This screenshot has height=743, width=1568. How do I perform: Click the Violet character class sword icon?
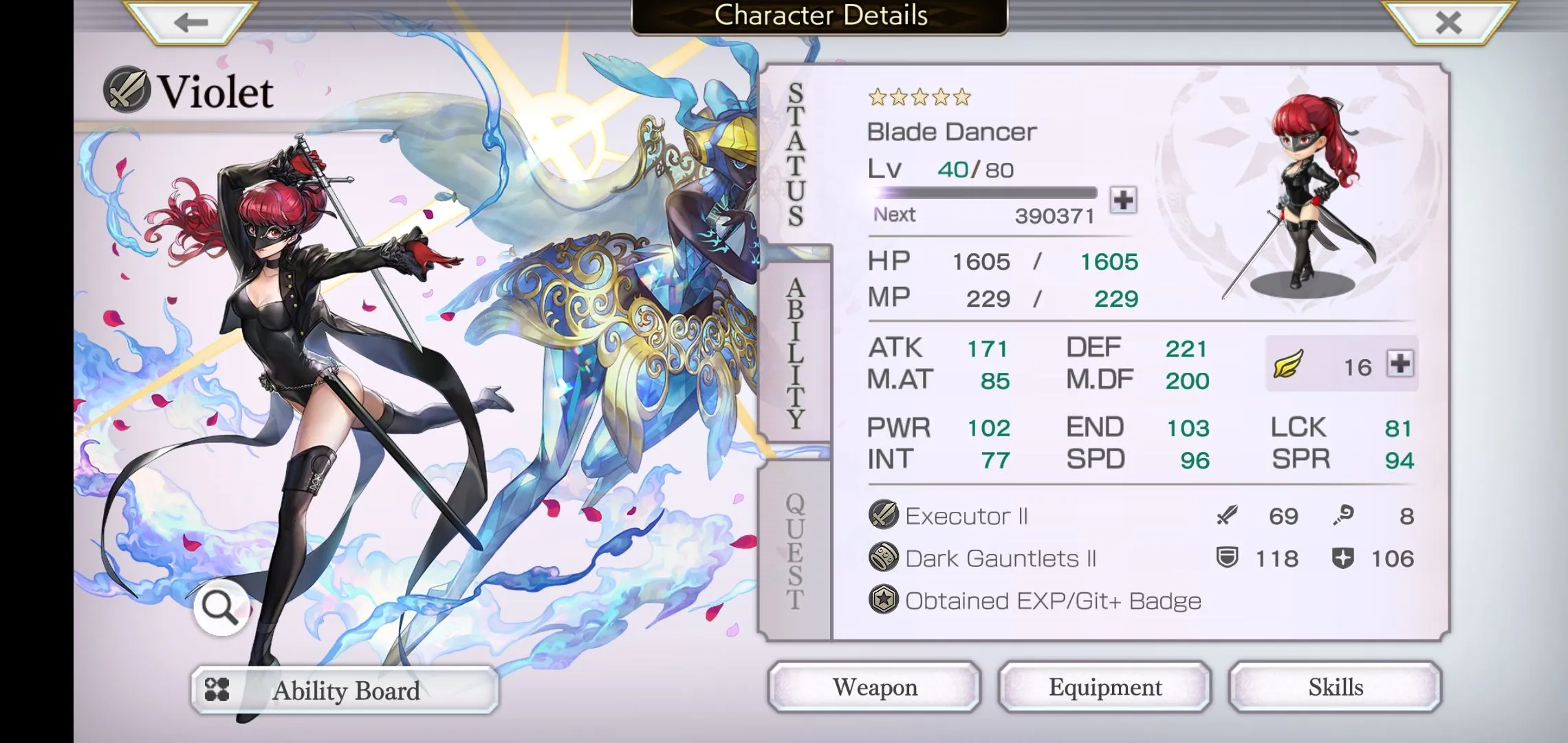tap(128, 91)
